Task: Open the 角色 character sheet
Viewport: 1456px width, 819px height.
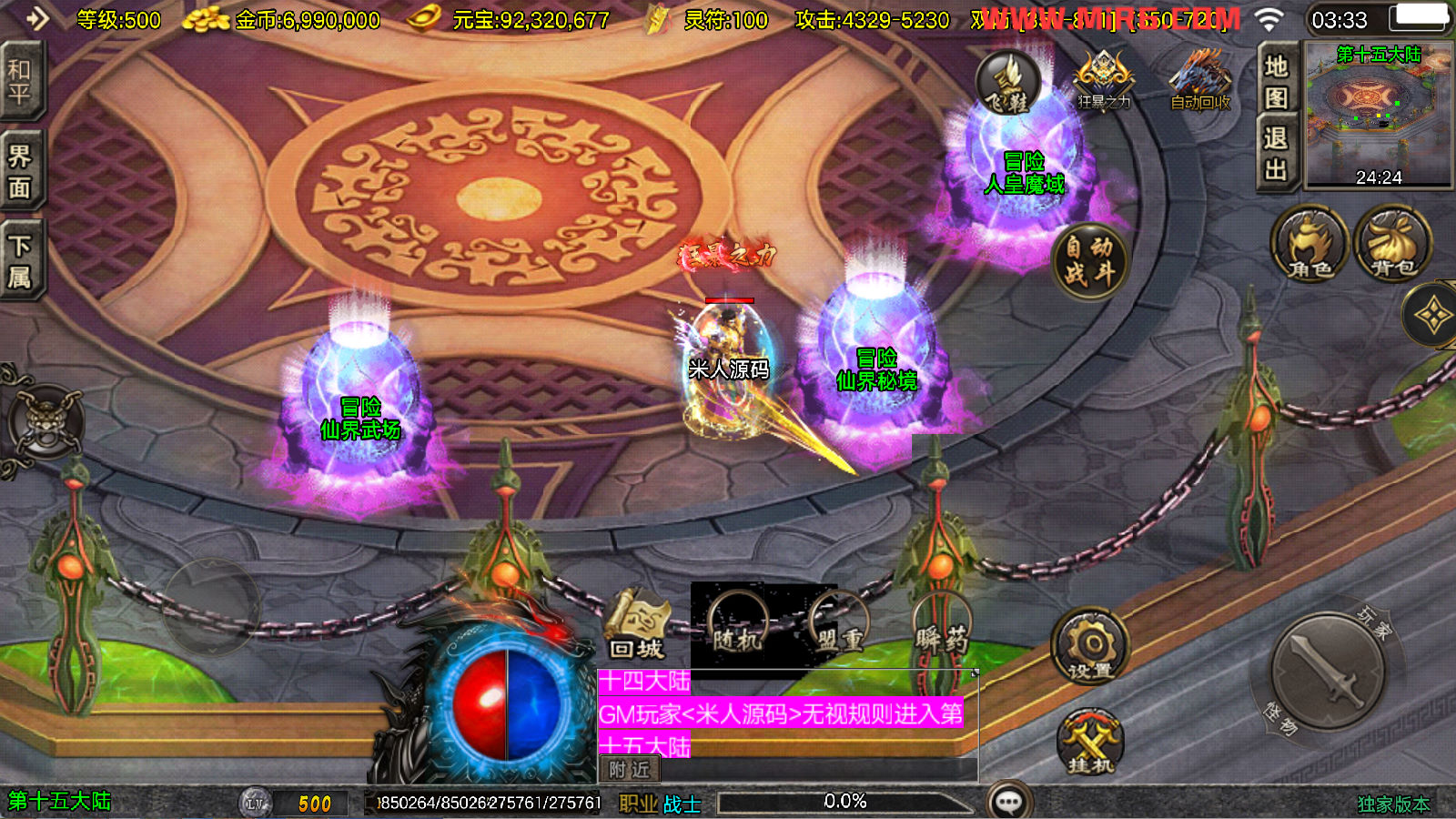Action: [x=1309, y=244]
